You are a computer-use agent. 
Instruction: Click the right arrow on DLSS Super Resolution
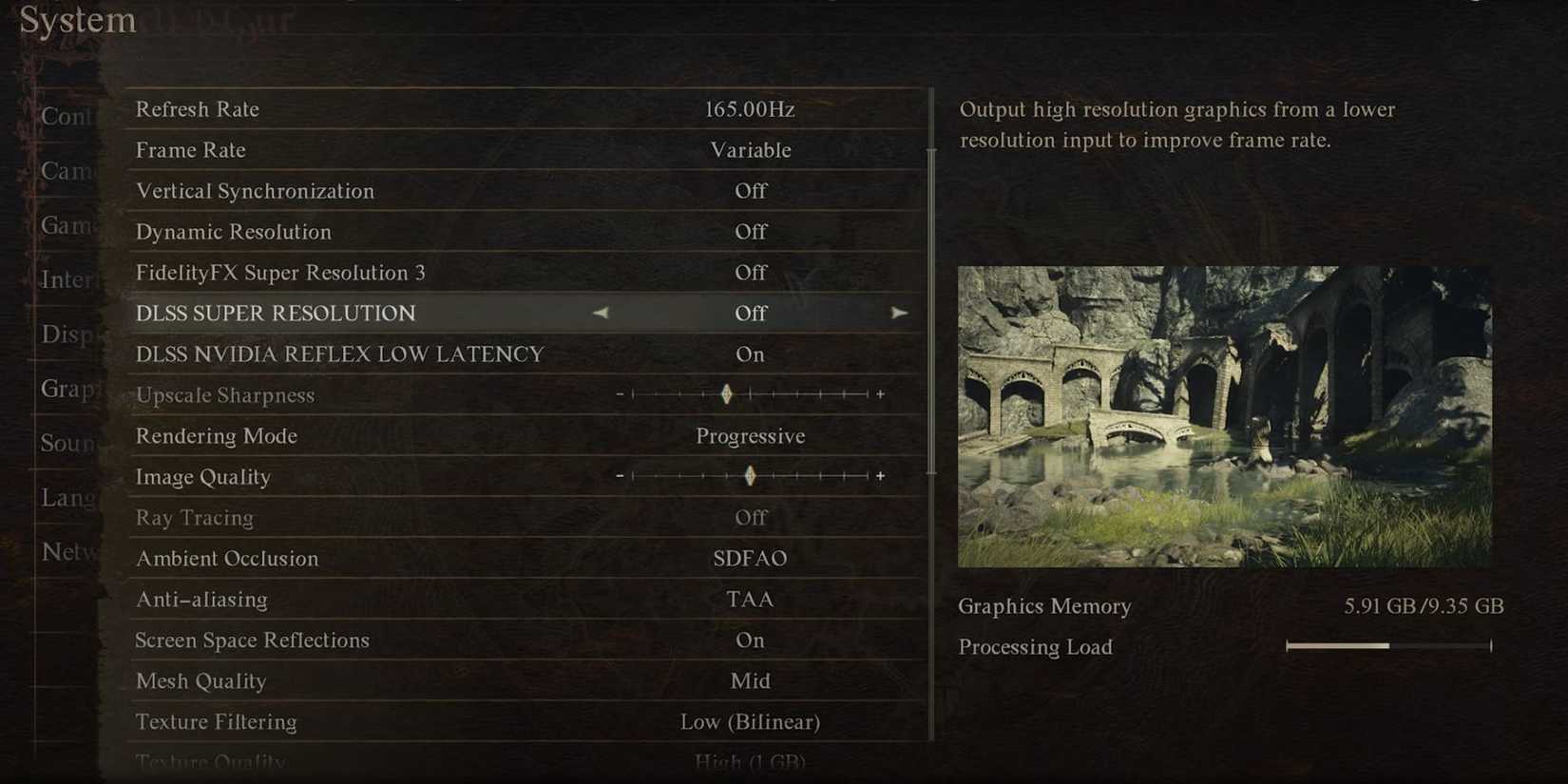tap(899, 313)
